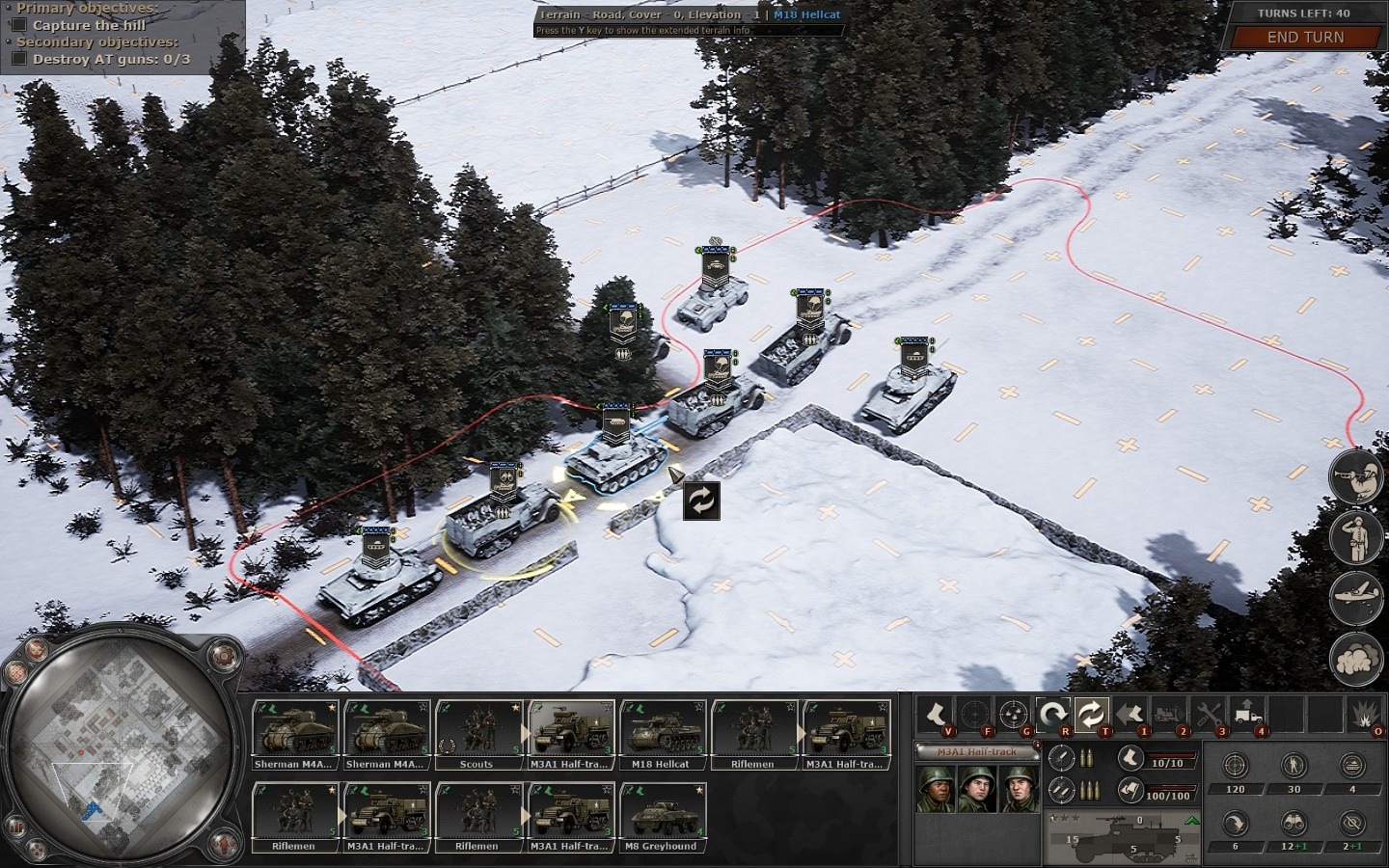Open the soldier reinforcement support ability
This screenshot has width=1389, height=868.
[x=1352, y=536]
